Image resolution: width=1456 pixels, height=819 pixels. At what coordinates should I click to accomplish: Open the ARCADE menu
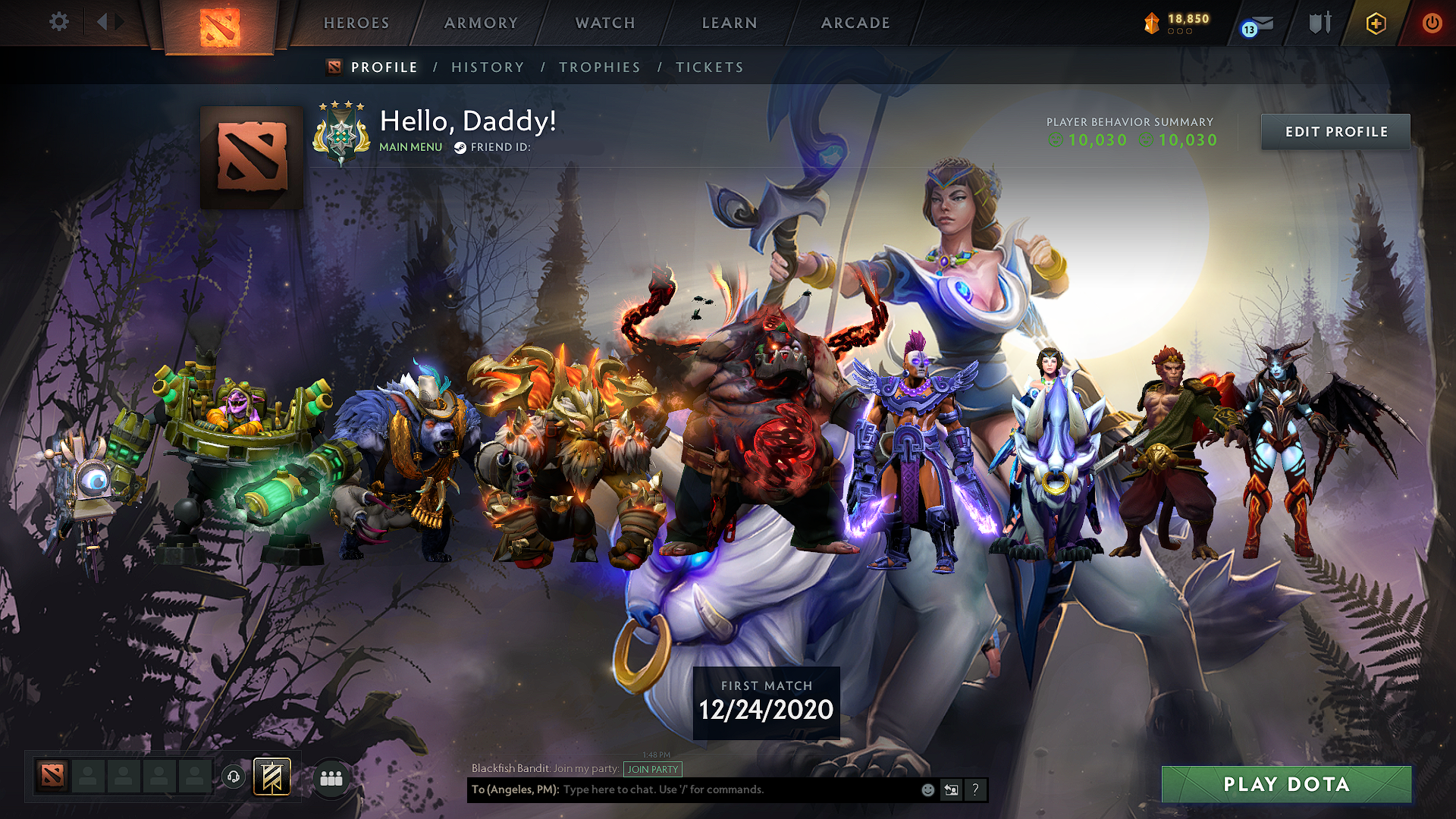(855, 23)
